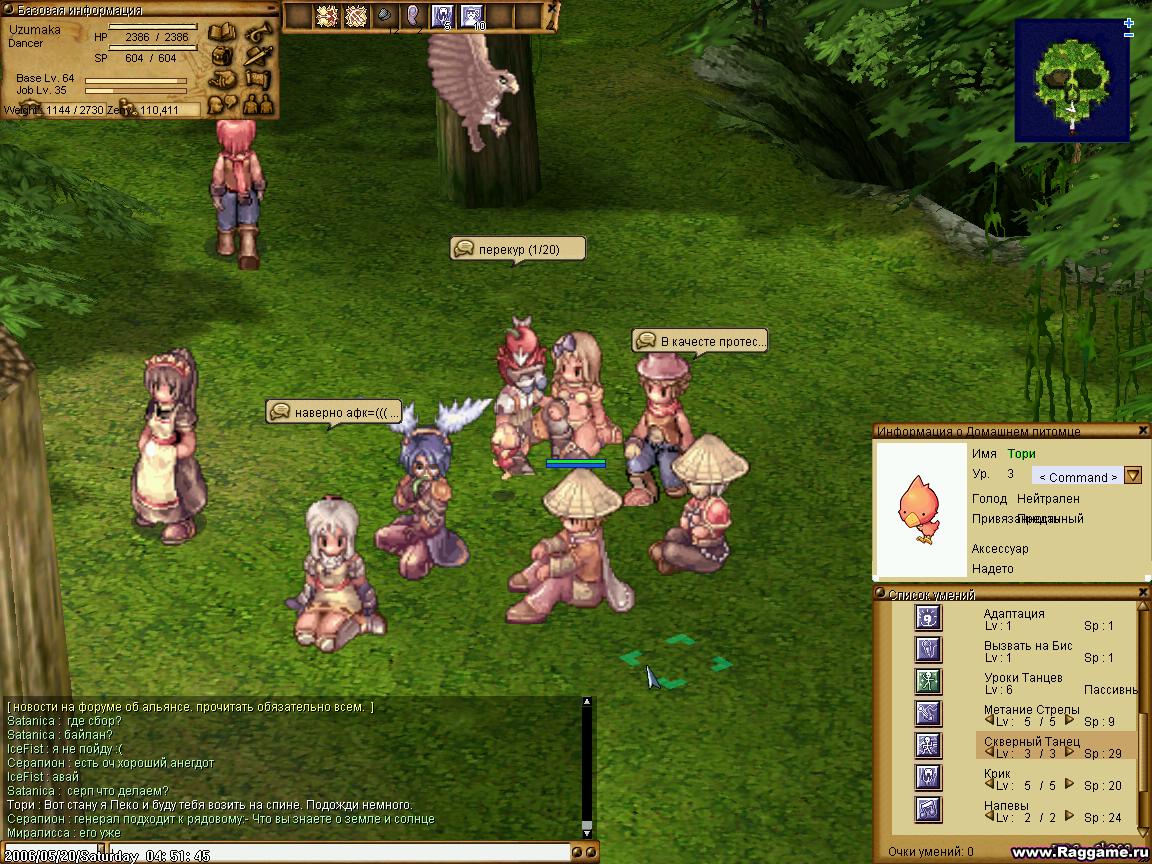Close the pet information window
Screen dimensions: 1152x864
click(1143, 431)
